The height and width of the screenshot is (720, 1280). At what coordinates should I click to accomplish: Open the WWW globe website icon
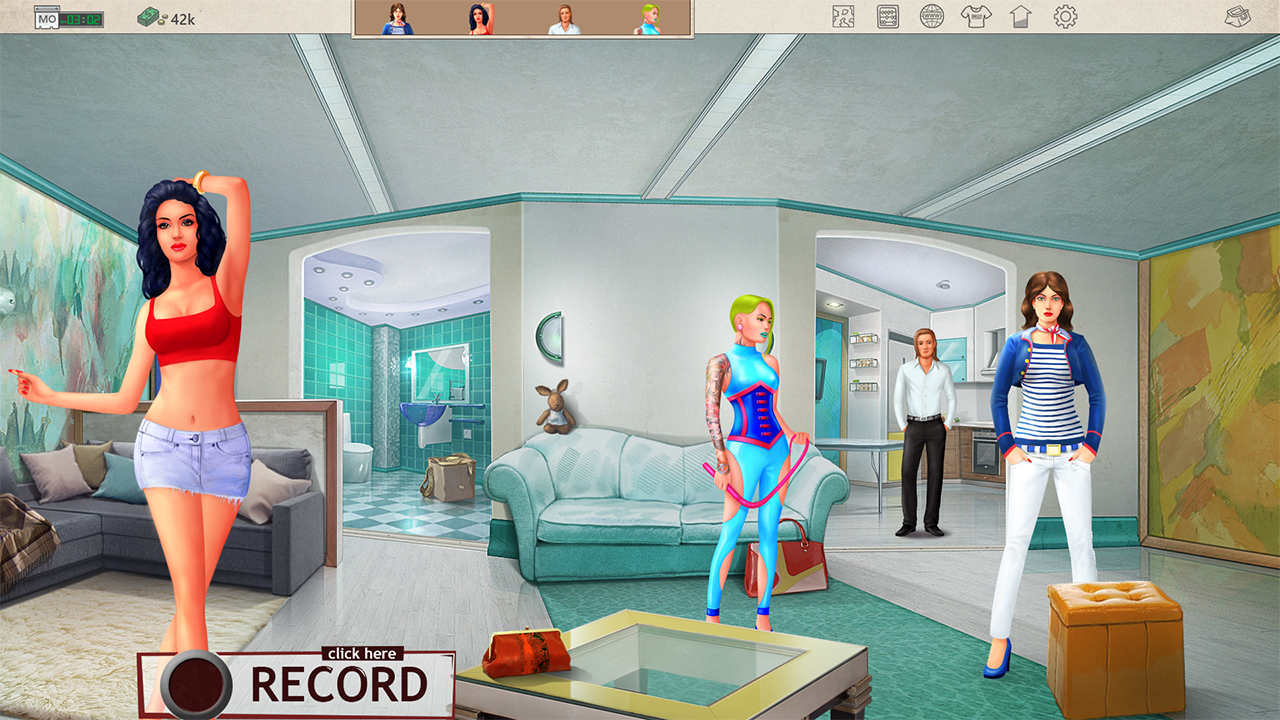pos(933,16)
